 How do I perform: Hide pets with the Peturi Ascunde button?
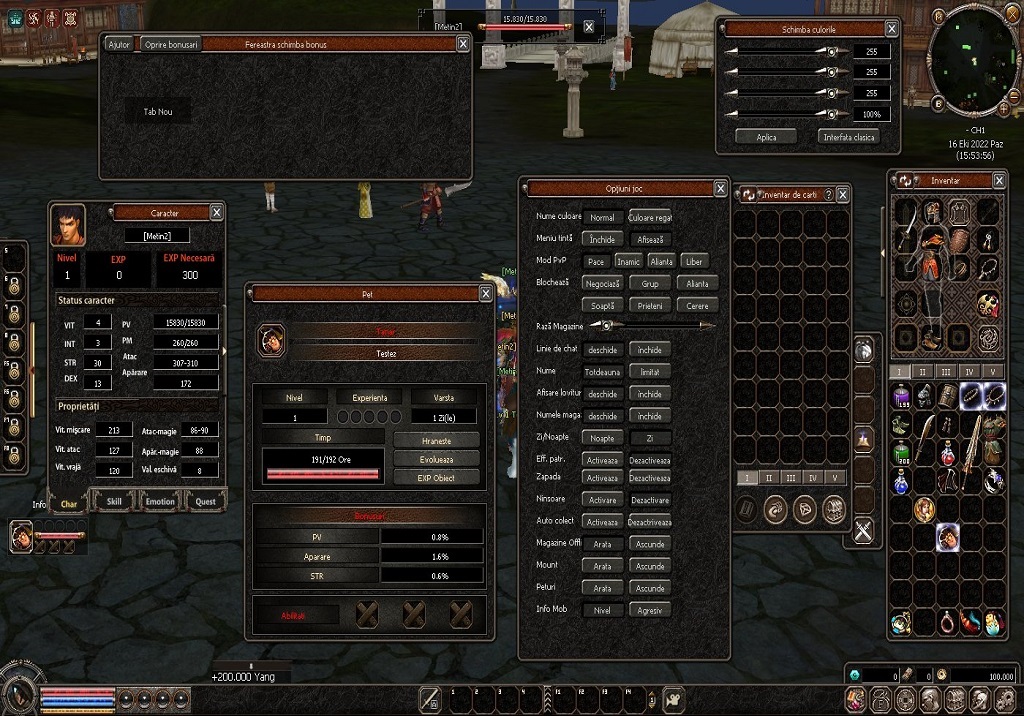pos(650,588)
